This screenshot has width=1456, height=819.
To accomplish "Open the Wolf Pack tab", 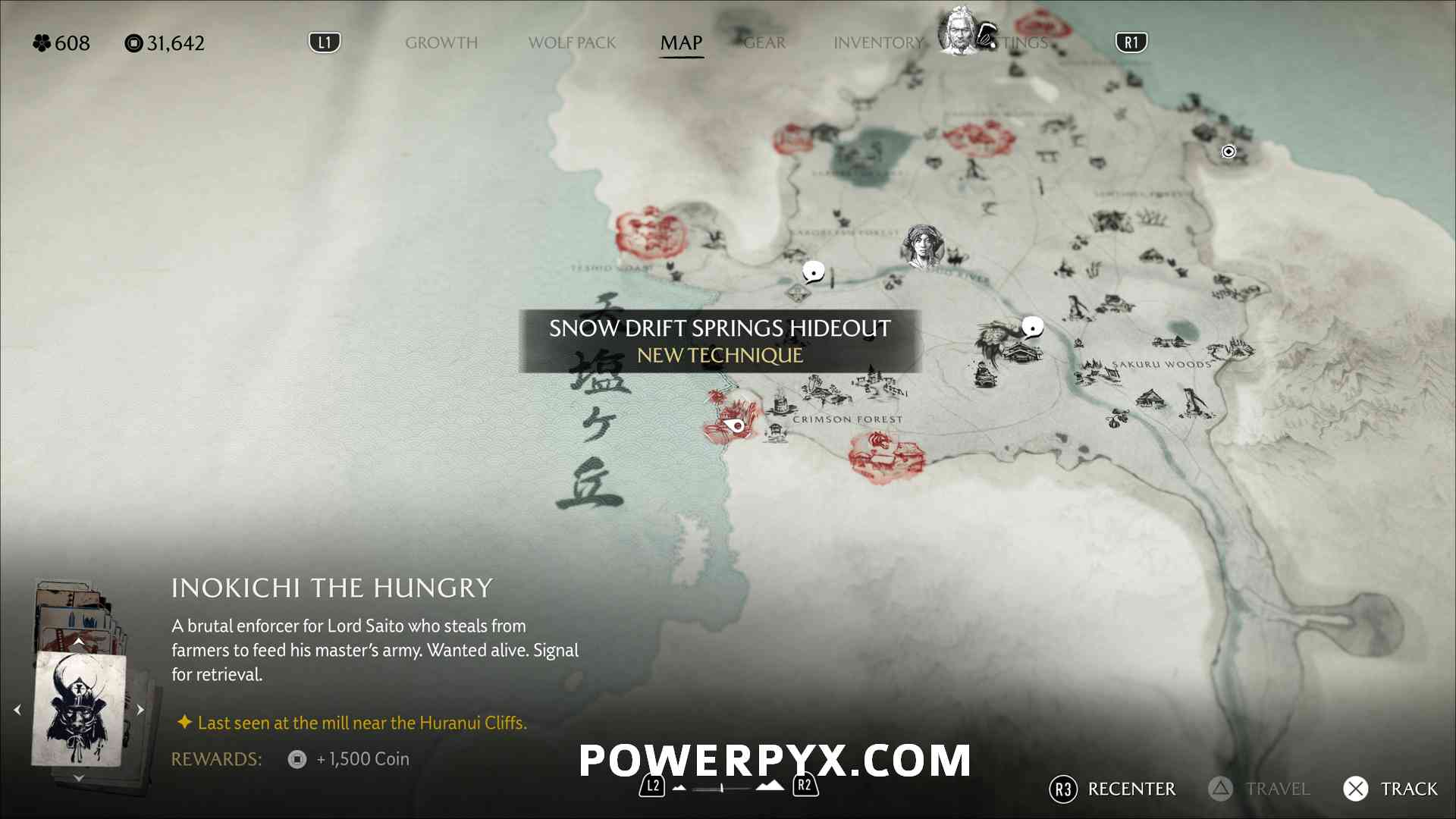I will [572, 43].
